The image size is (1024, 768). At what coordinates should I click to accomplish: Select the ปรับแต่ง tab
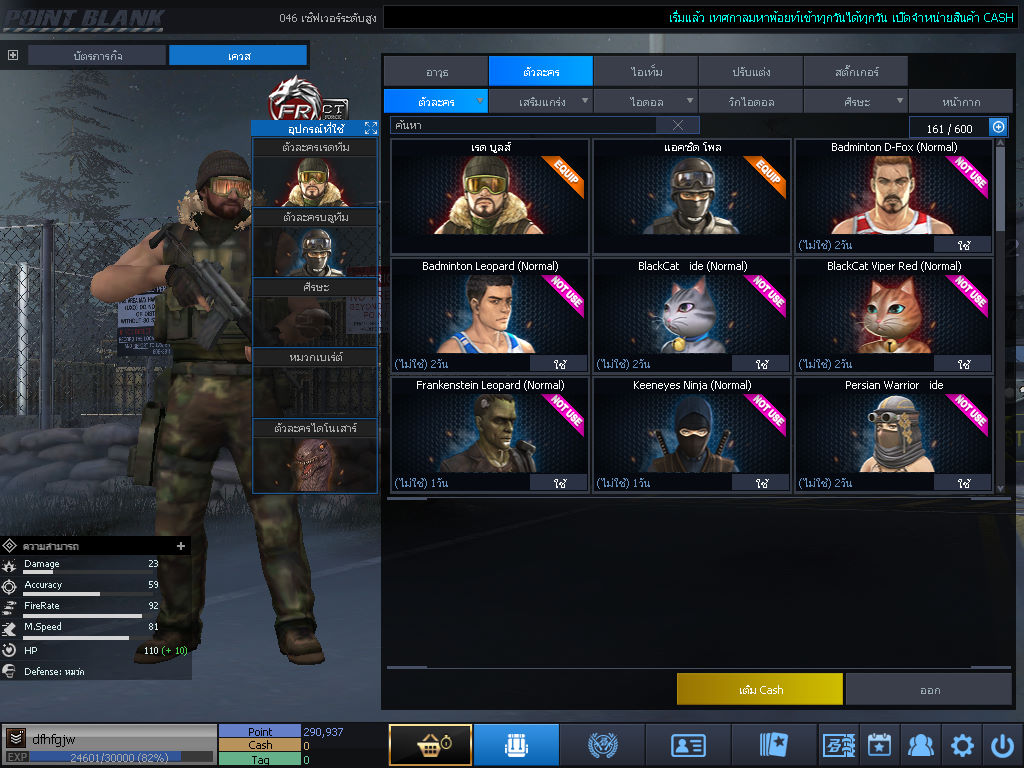[x=750, y=72]
